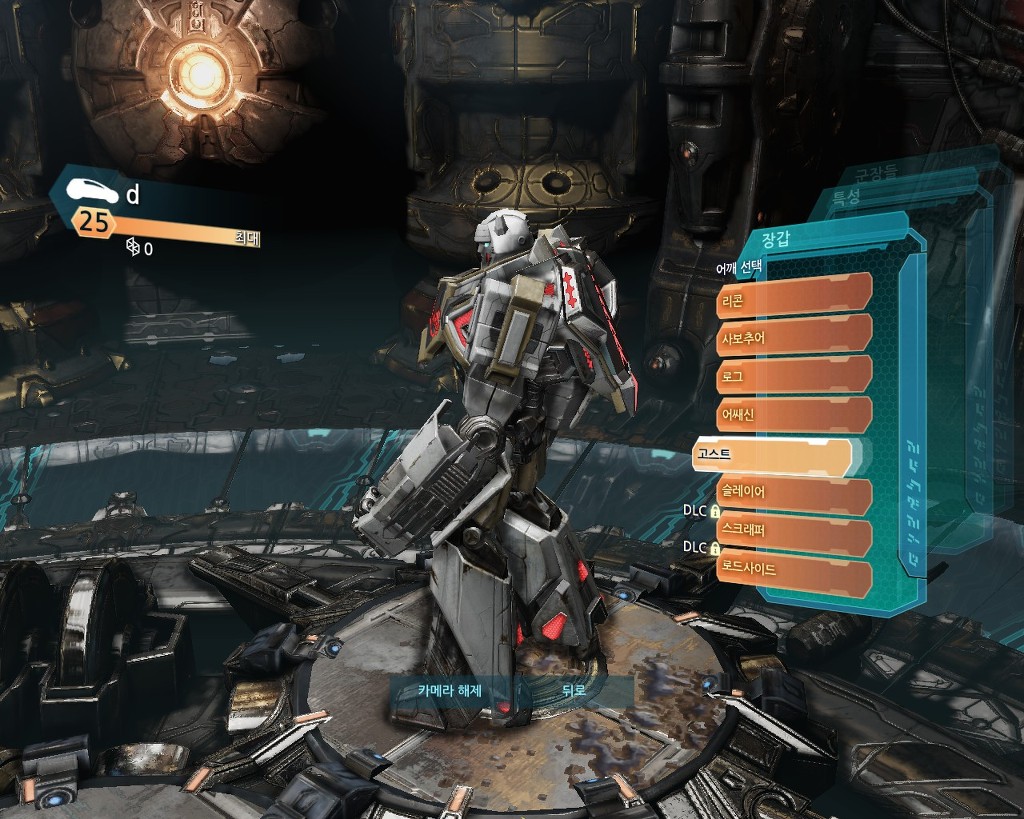Go back with the 뒤로 button

tap(573, 690)
